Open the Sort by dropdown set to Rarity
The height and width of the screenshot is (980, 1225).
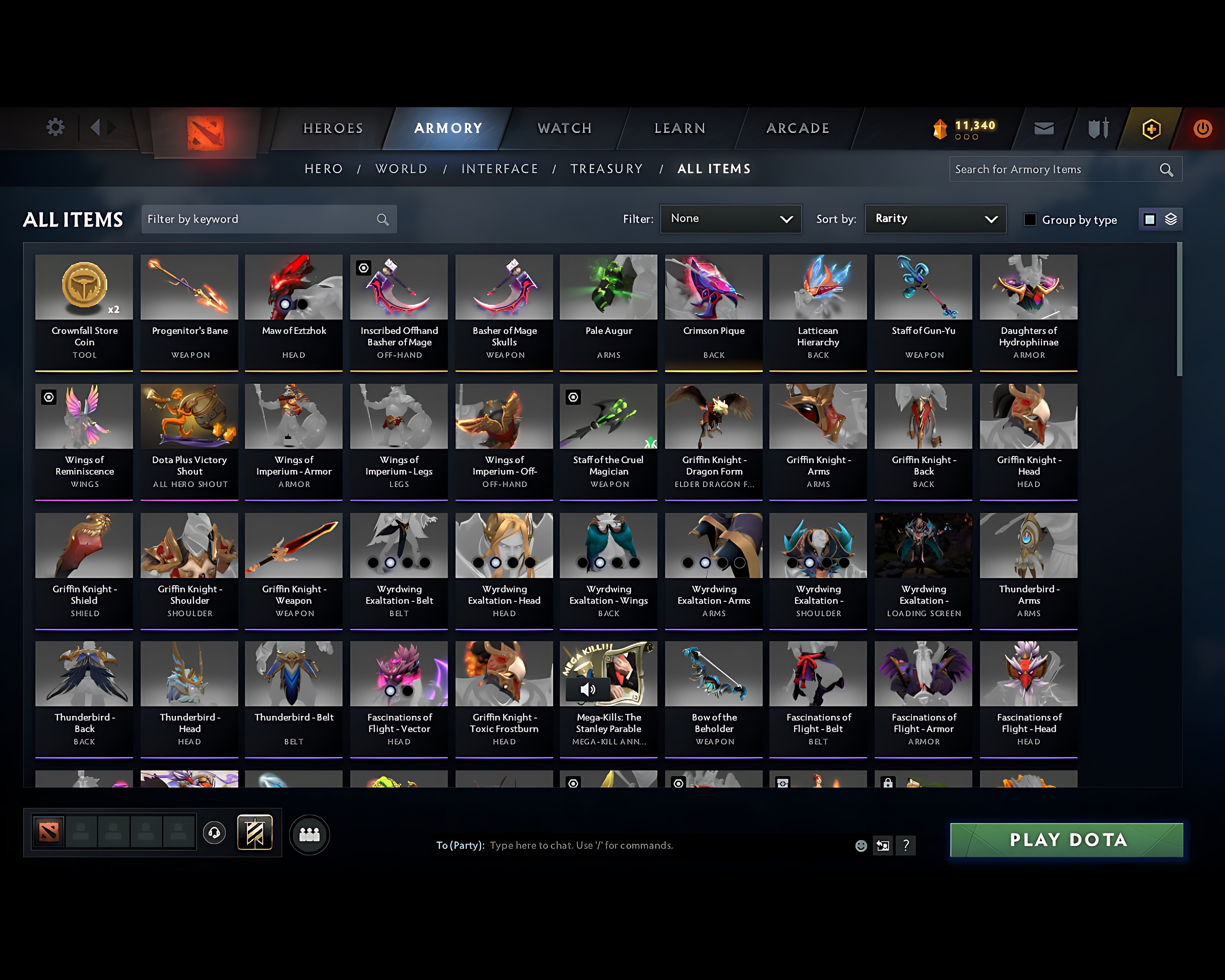[x=935, y=219]
